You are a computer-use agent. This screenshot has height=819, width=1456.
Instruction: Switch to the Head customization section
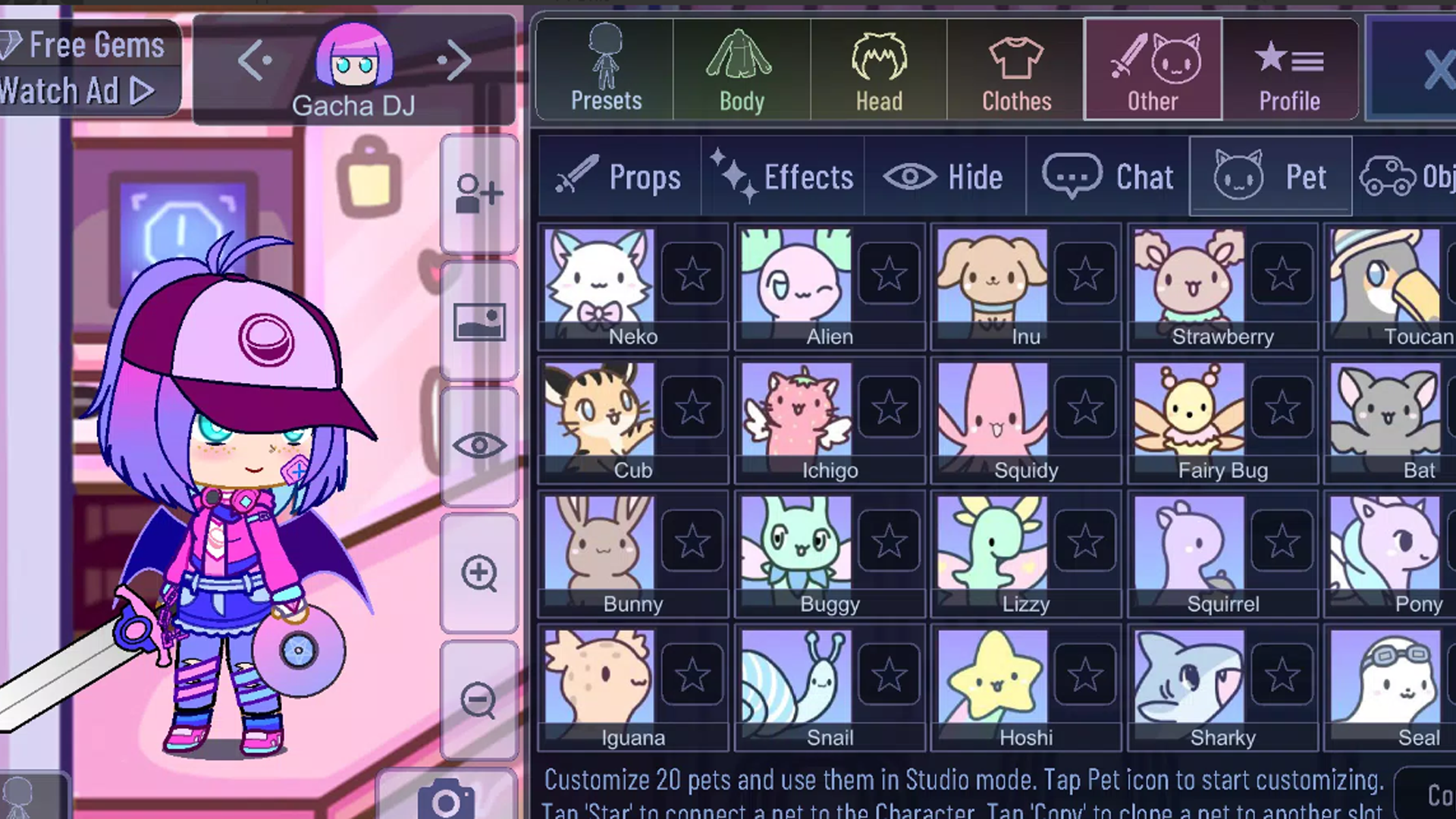pos(877,68)
